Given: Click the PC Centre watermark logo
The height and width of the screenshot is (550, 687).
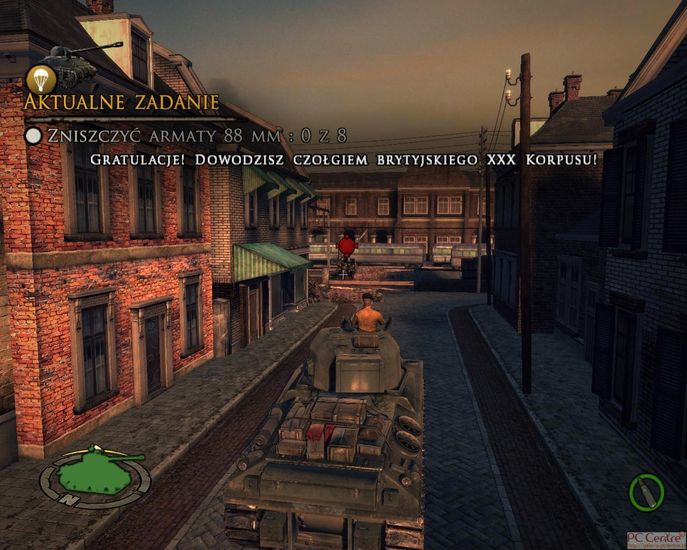Looking at the screenshot, I should [656, 540].
